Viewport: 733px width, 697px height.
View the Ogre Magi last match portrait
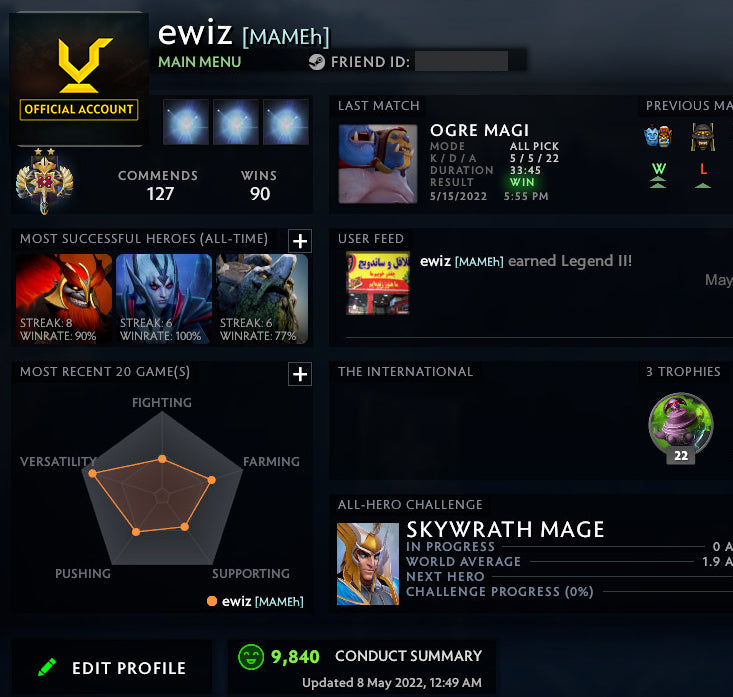coord(377,164)
